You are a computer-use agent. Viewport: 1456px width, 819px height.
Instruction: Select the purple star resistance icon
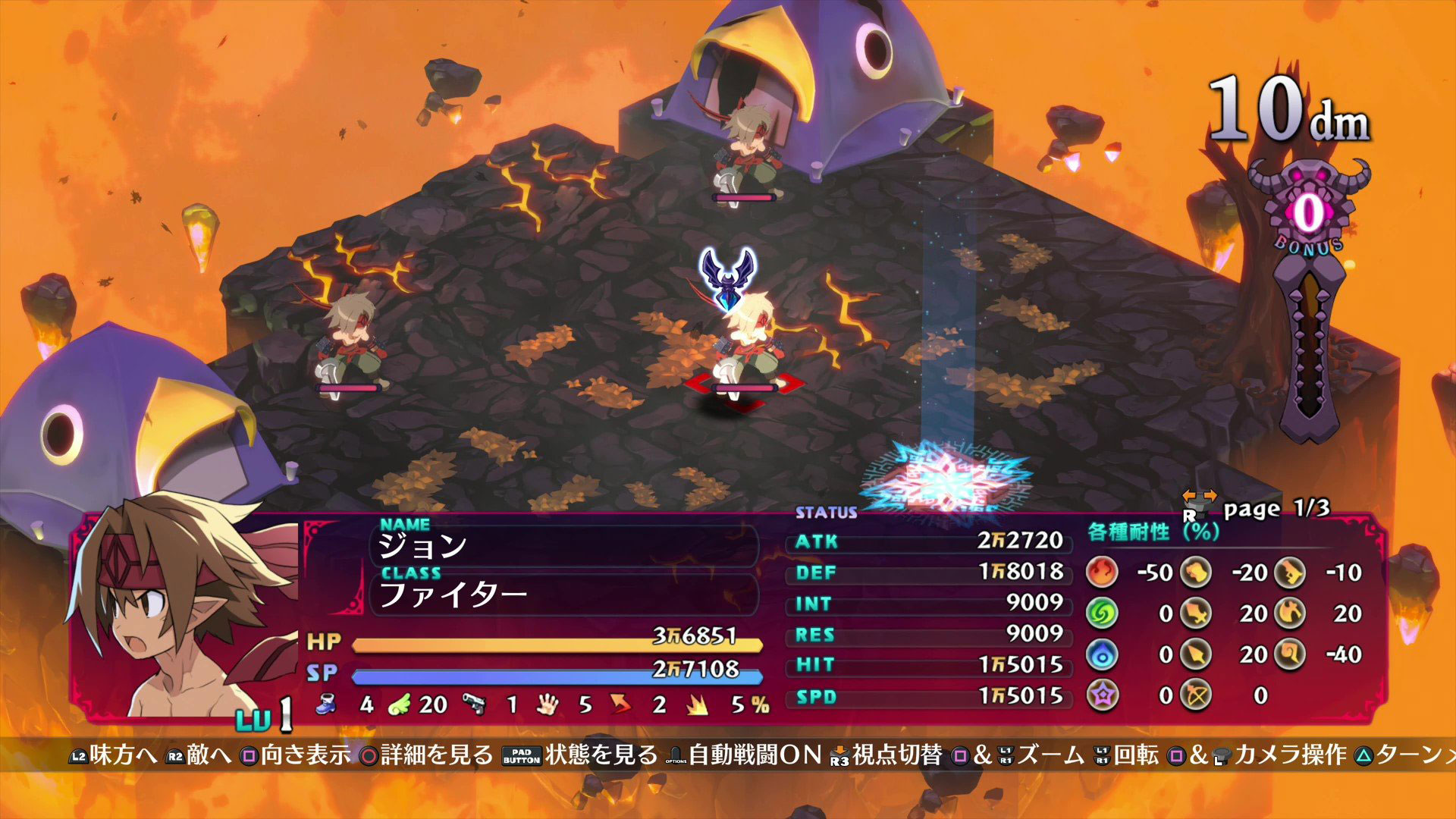pyautogui.click(x=1102, y=695)
